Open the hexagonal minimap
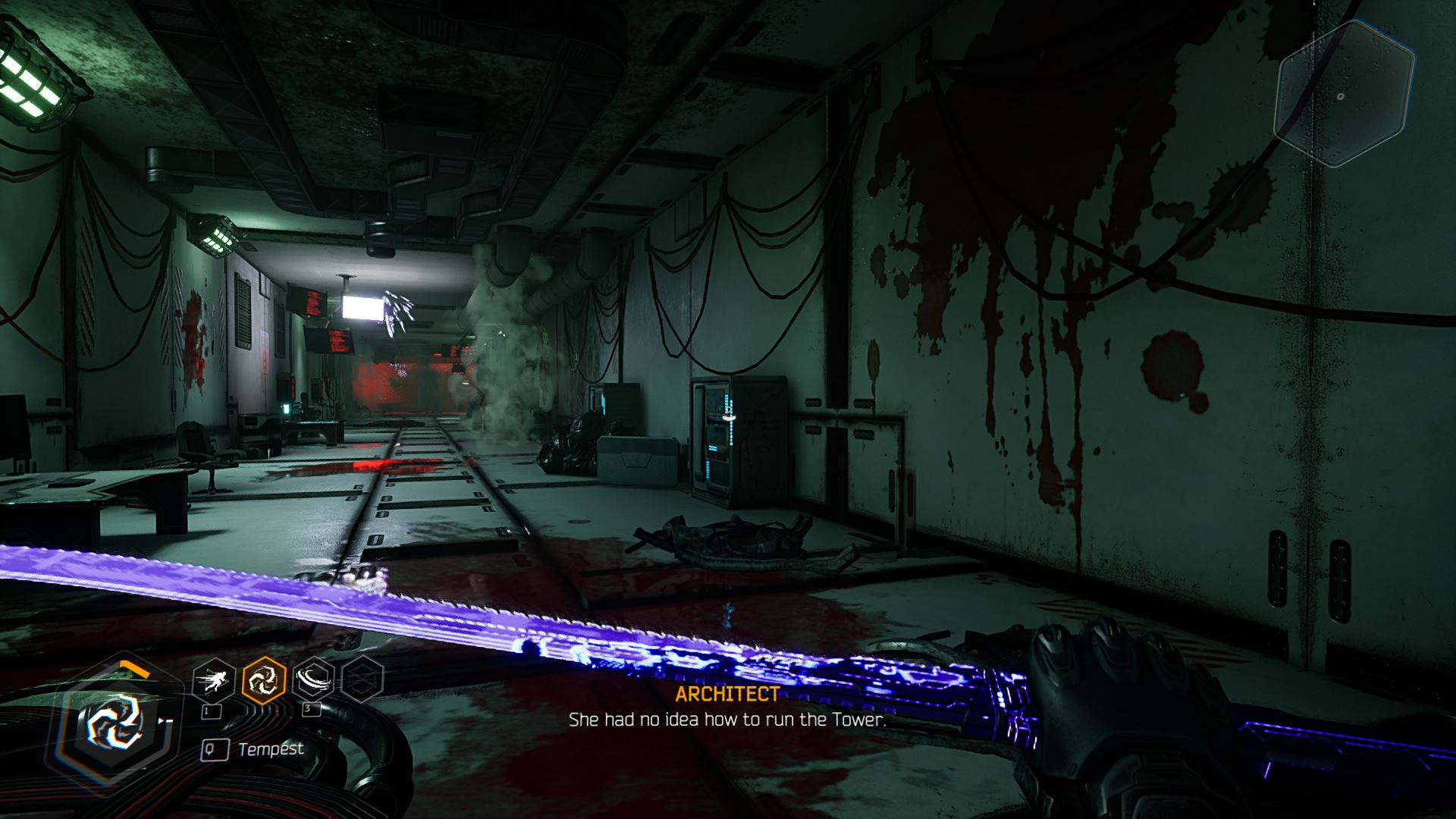The height and width of the screenshot is (819, 1456). coord(1344,95)
